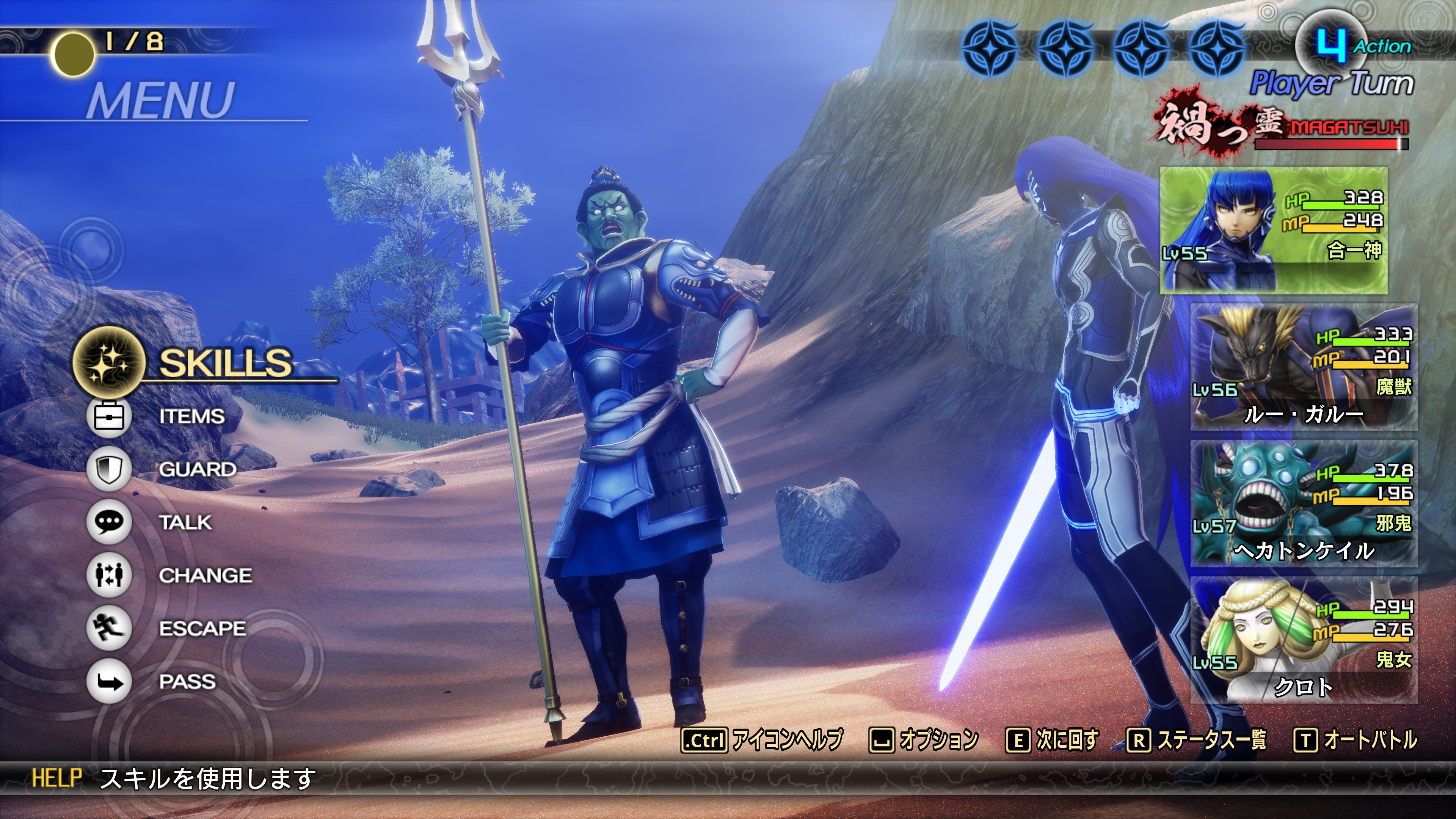Select the ヘカトンケイル party member panel
Image resolution: width=1456 pixels, height=819 pixels.
[1304, 504]
